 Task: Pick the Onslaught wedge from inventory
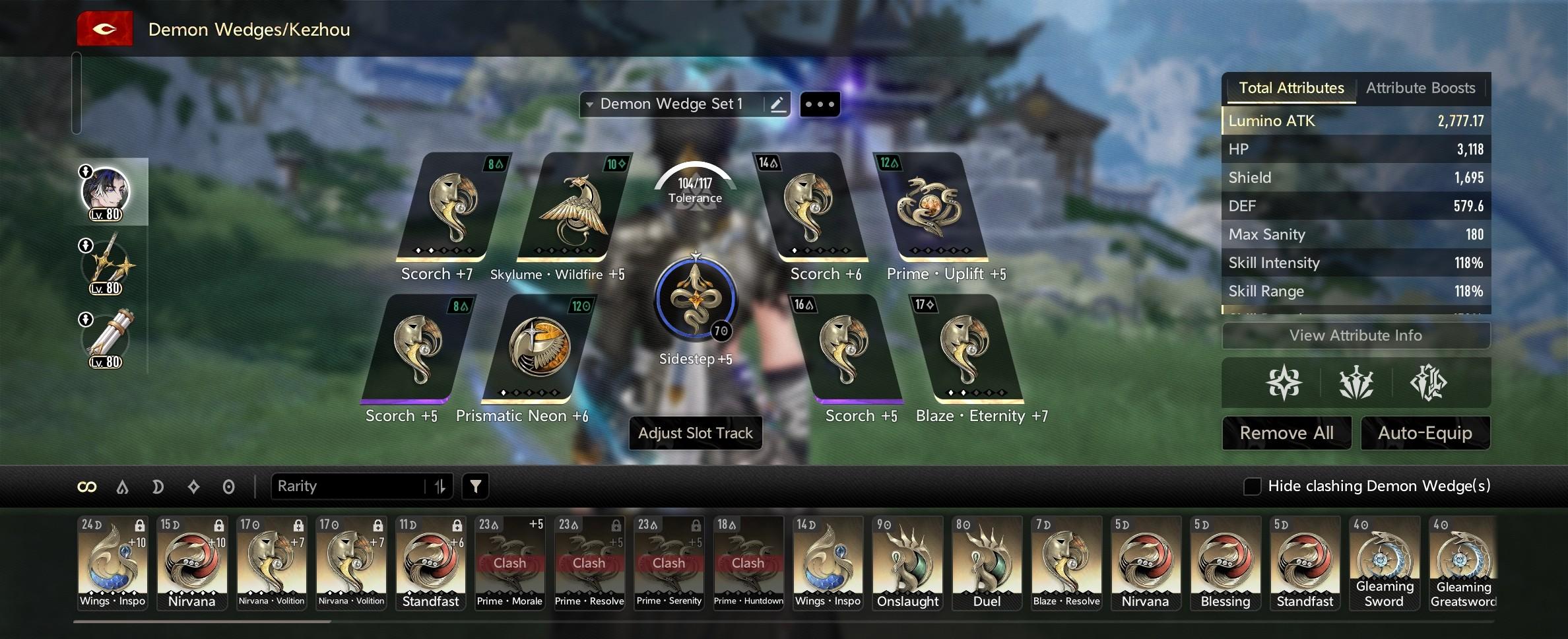coord(907,563)
